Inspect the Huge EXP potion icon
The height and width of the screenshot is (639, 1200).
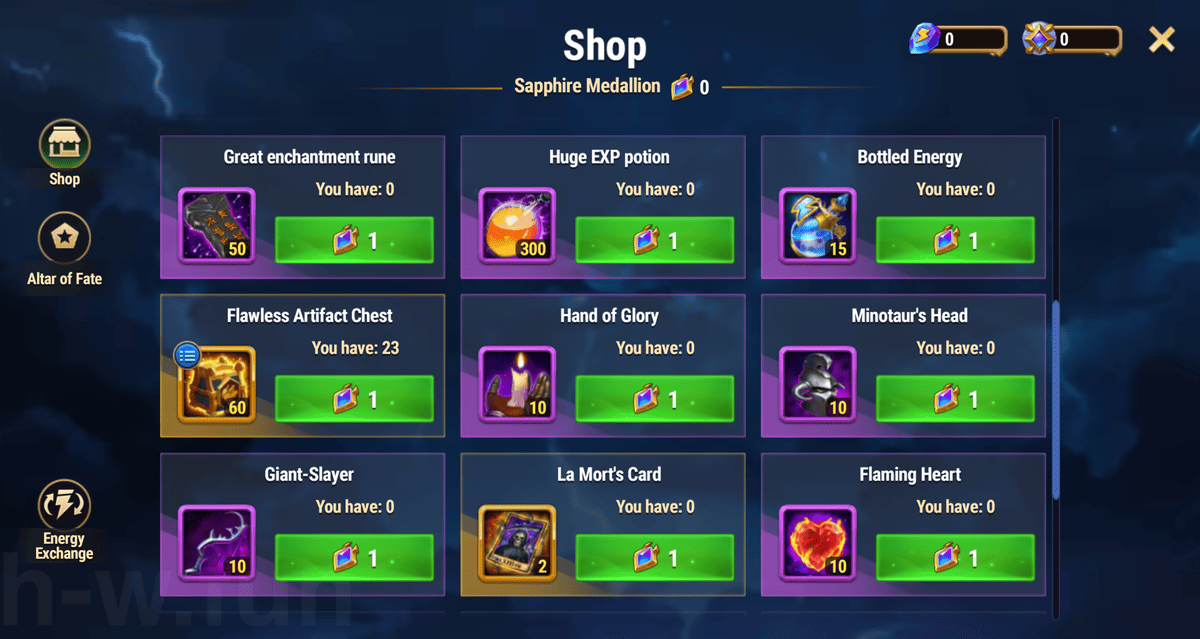(517, 226)
